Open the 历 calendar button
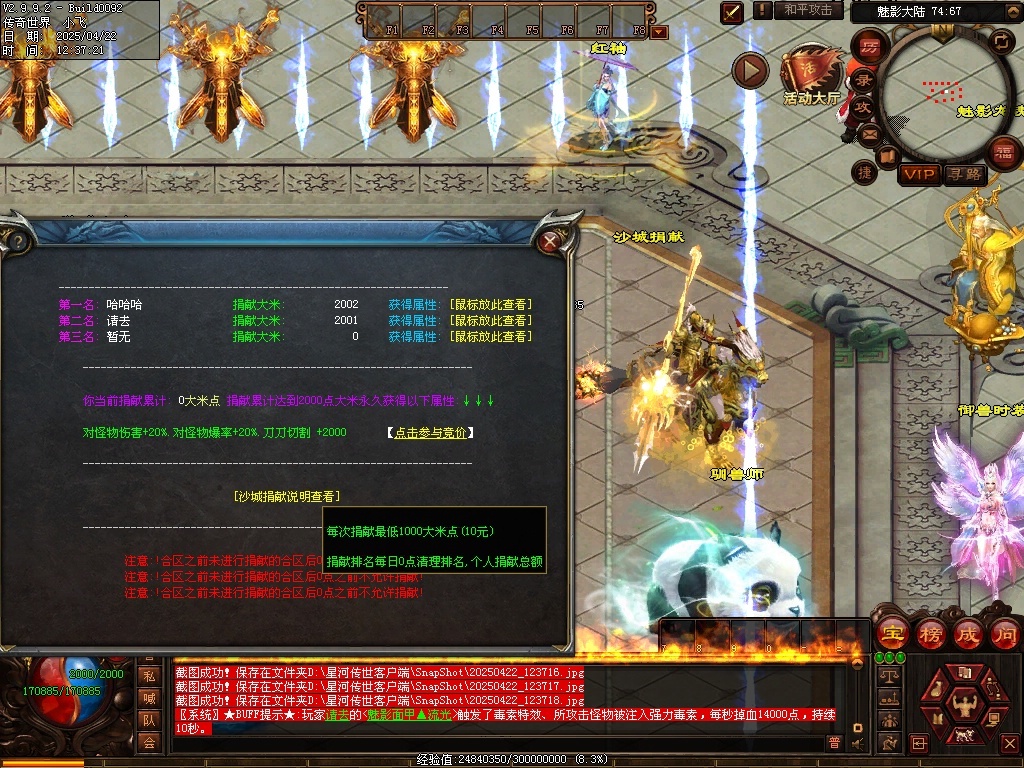1024x768 pixels. pyautogui.click(x=870, y=47)
